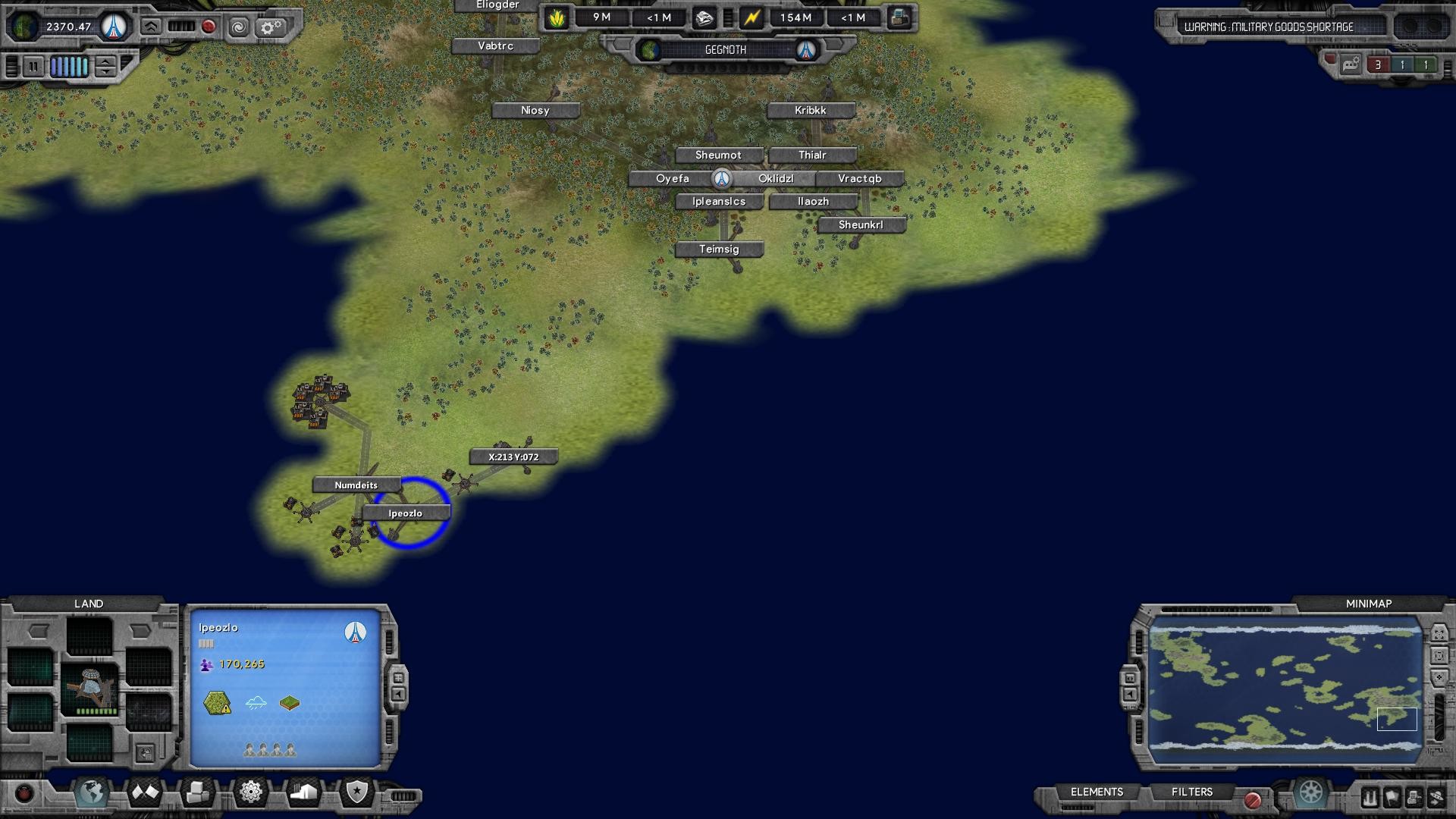Open the factory building icon in bottom toolbar

(x=303, y=792)
